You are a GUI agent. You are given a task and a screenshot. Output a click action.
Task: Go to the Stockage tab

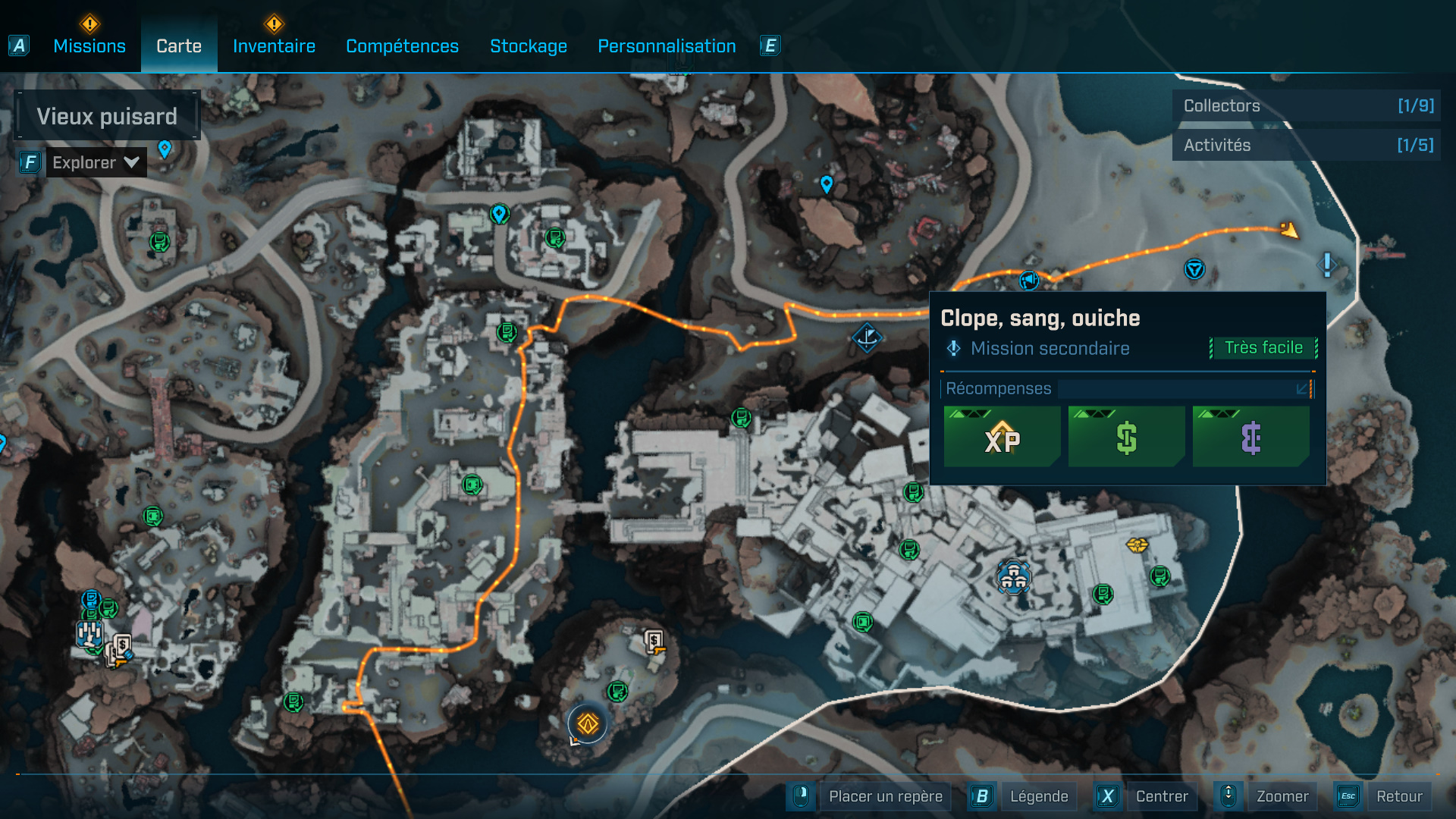coord(529,46)
